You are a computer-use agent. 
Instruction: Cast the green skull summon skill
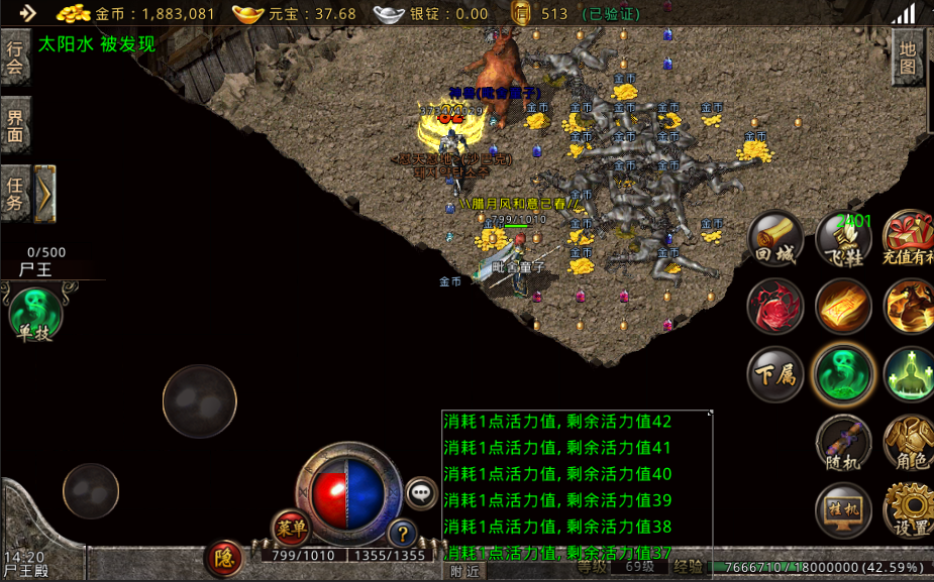(x=844, y=374)
